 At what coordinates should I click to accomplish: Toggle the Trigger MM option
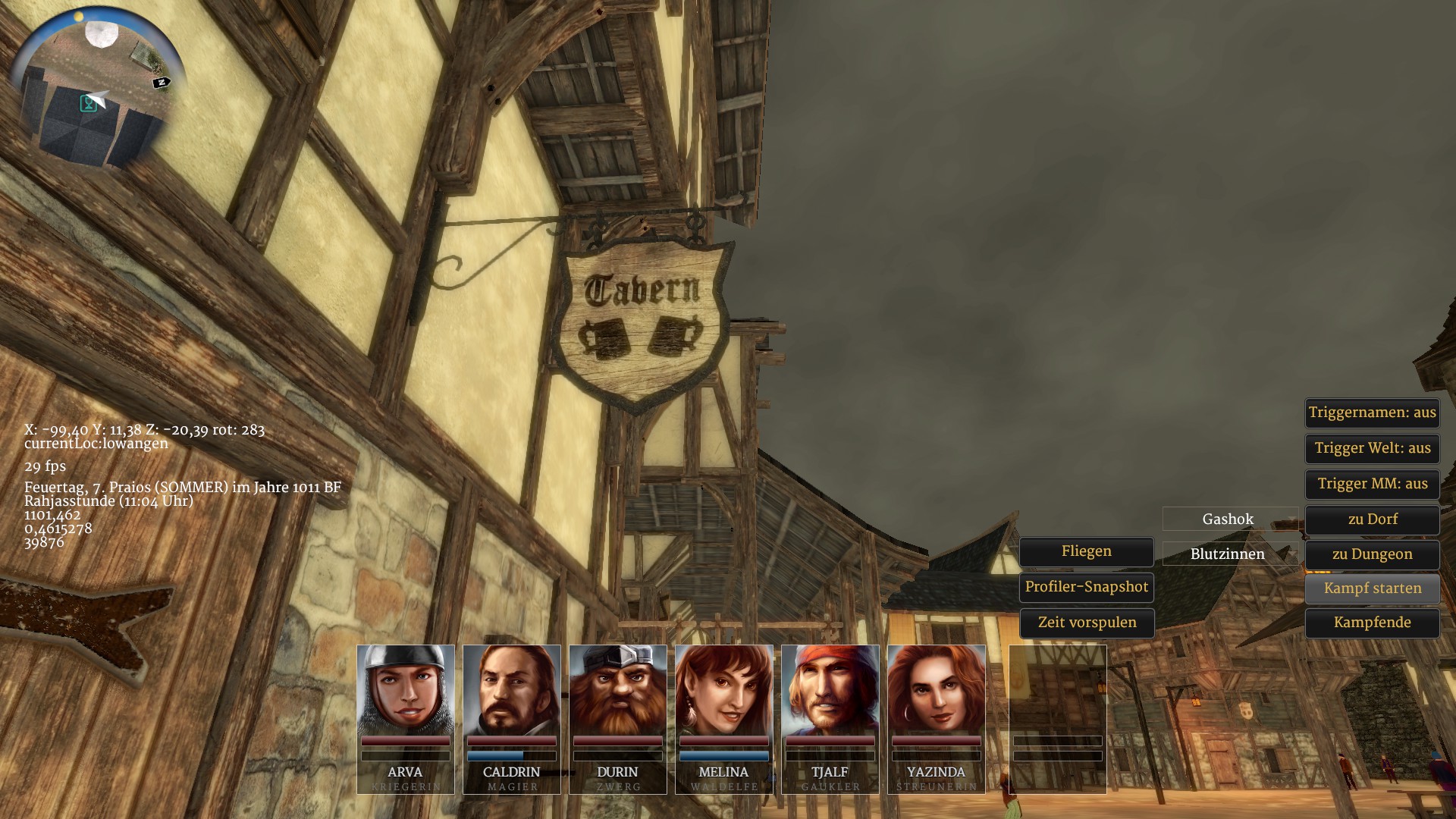click(x=1372, y=485)
